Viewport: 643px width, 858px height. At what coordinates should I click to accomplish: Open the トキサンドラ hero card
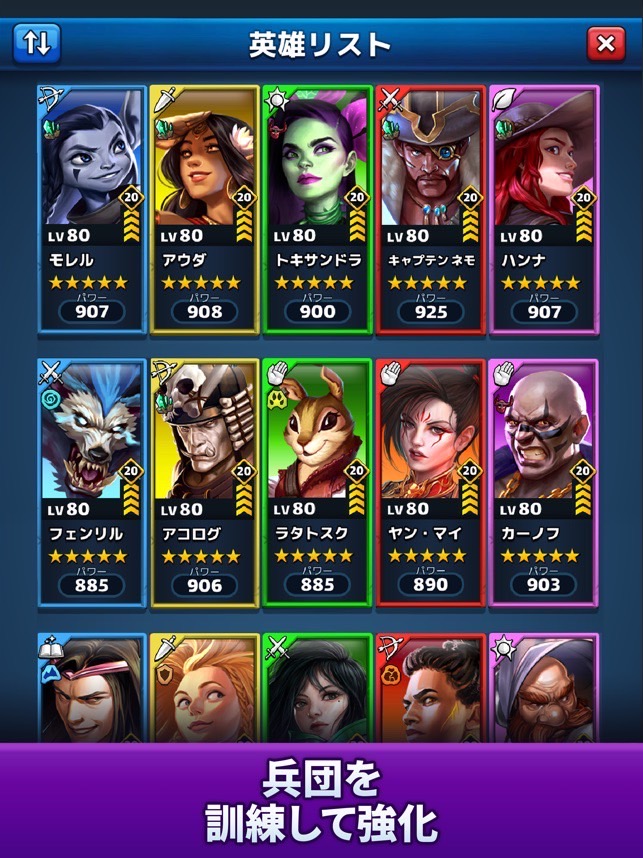tap(317, 208)
